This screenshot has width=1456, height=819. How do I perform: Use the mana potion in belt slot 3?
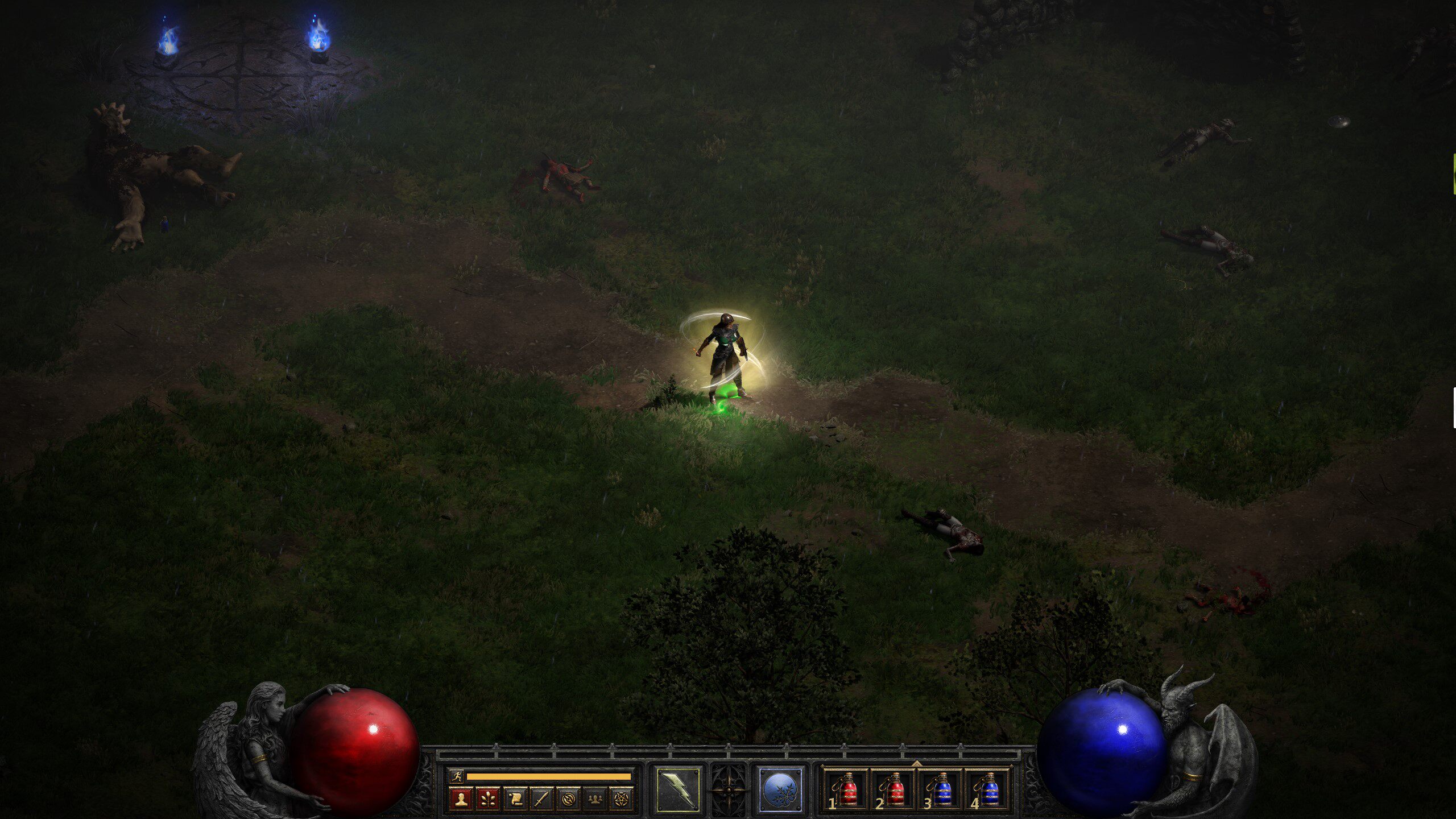point(941,789)
